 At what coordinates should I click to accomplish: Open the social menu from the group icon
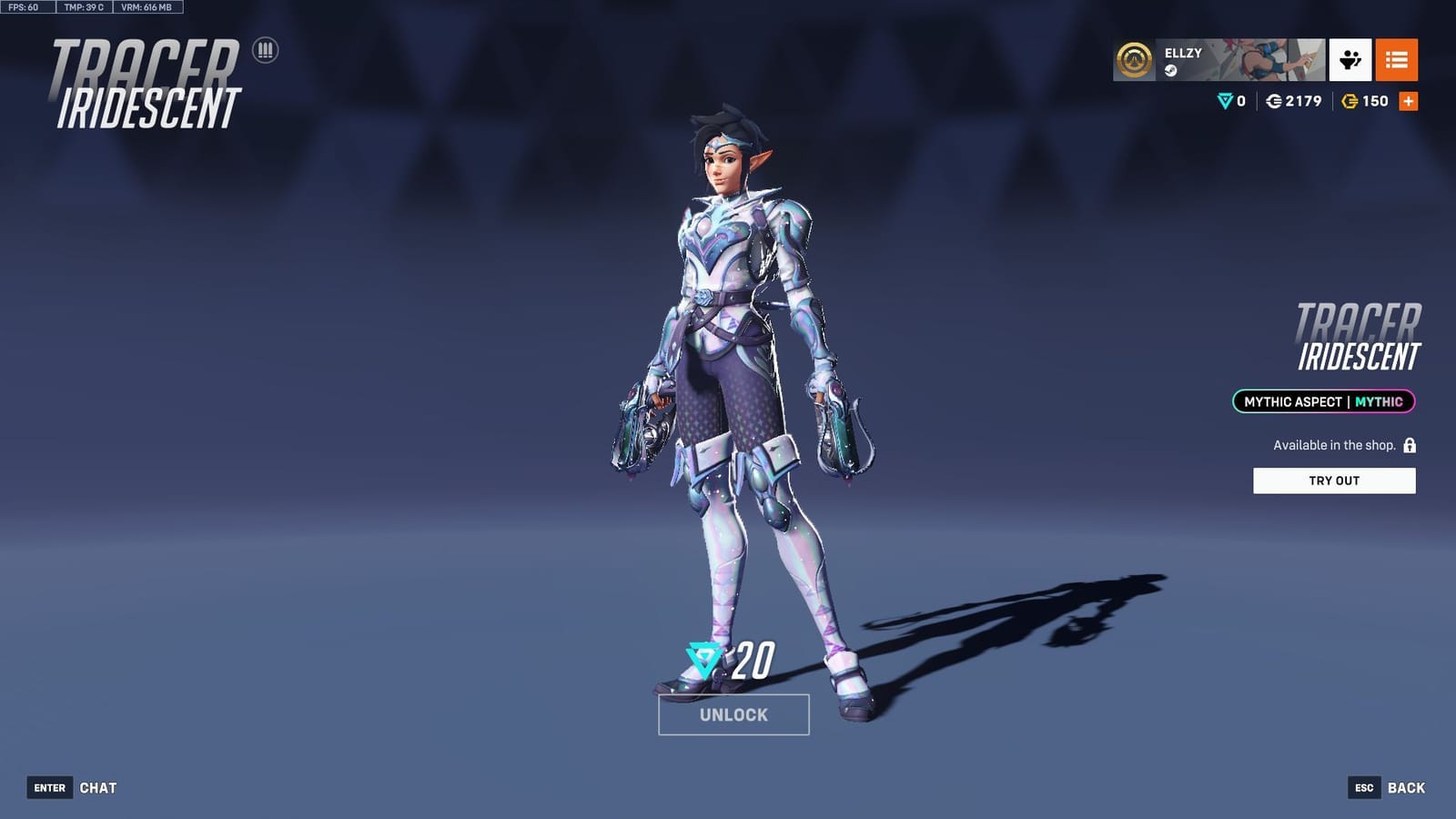1350,61
